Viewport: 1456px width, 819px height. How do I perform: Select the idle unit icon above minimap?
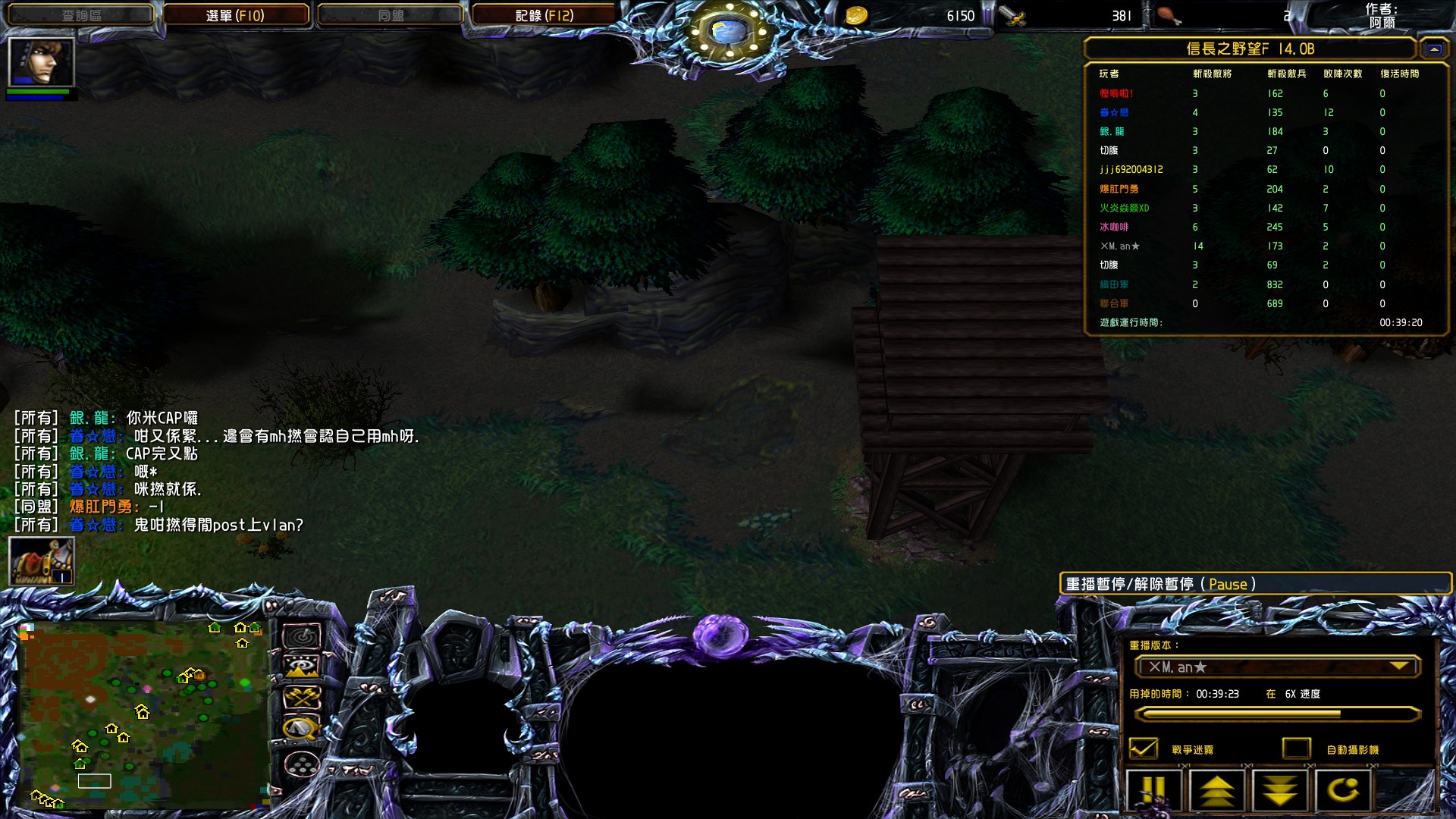[42, 561]
